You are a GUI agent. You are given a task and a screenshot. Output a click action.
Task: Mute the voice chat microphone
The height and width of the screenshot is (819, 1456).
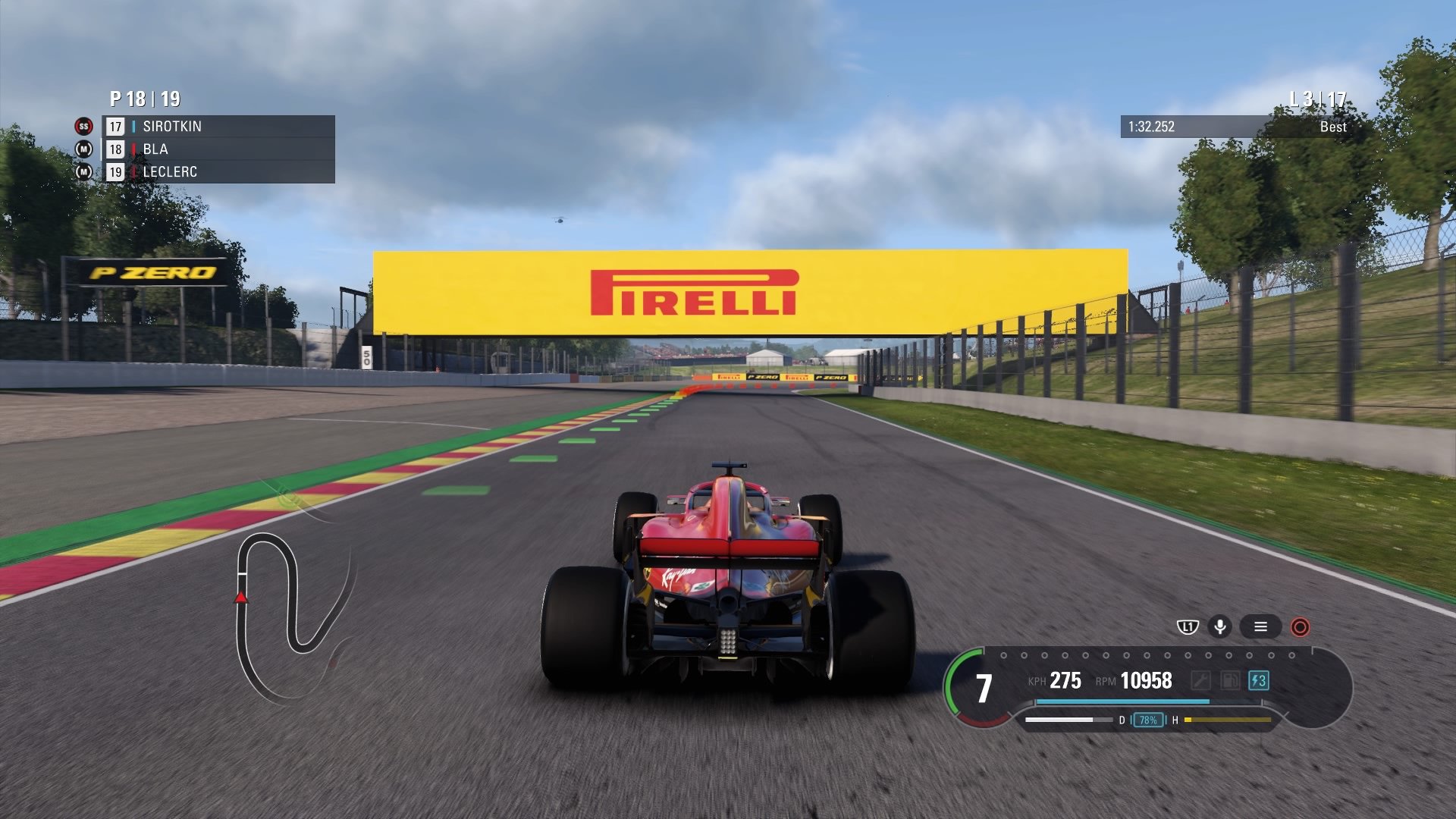tap(1219, 627)
